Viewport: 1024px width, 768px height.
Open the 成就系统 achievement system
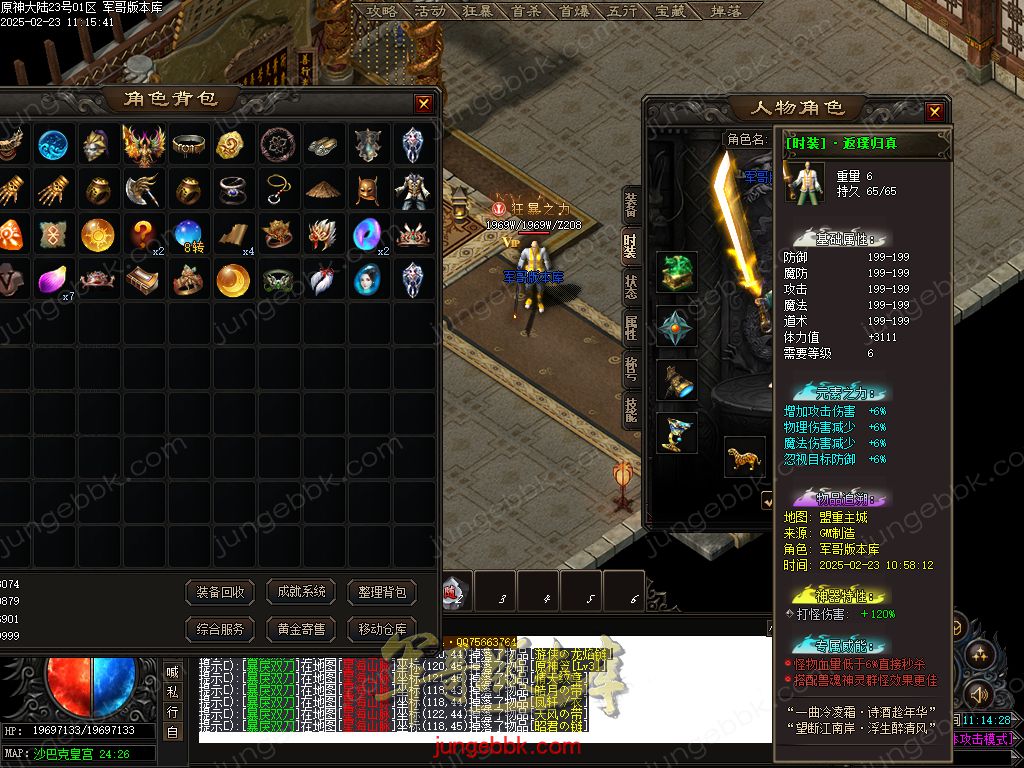tap(301, 592)
